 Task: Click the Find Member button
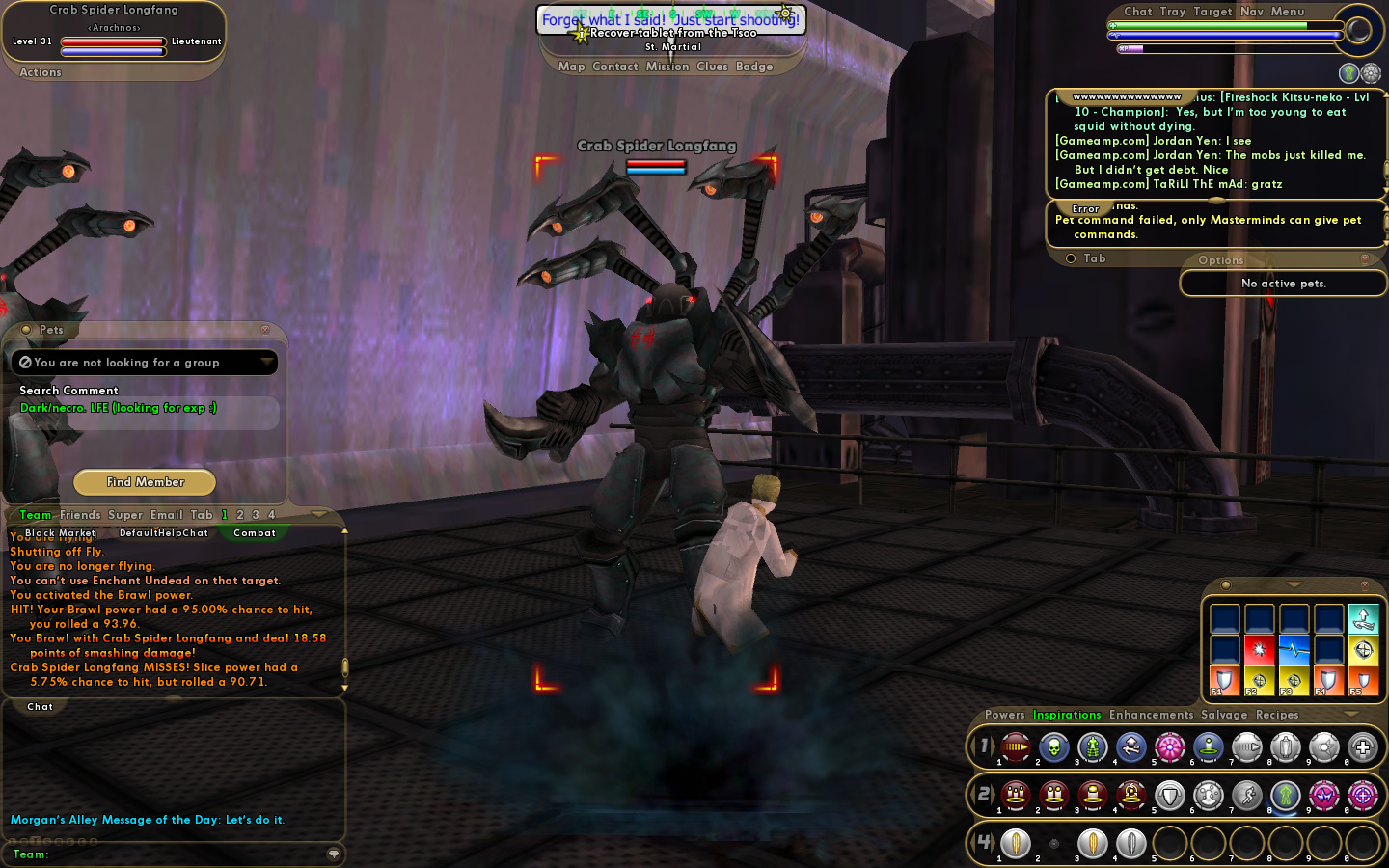point(145,482)
